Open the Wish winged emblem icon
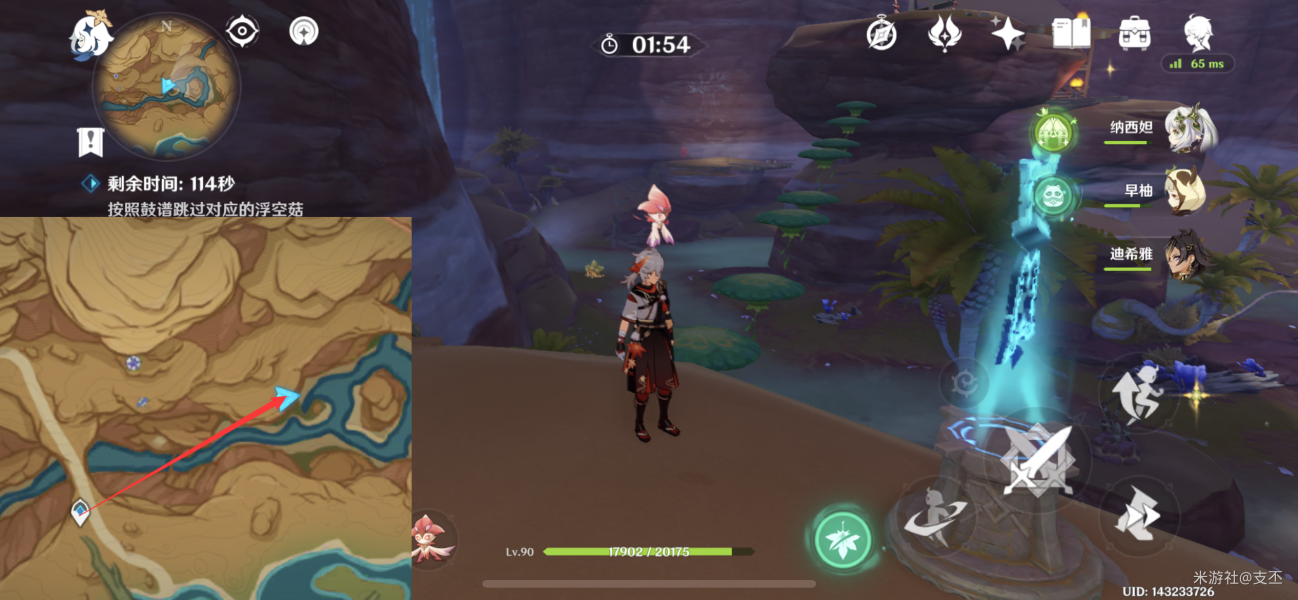 pyautogui.click(x=943, y=34)
